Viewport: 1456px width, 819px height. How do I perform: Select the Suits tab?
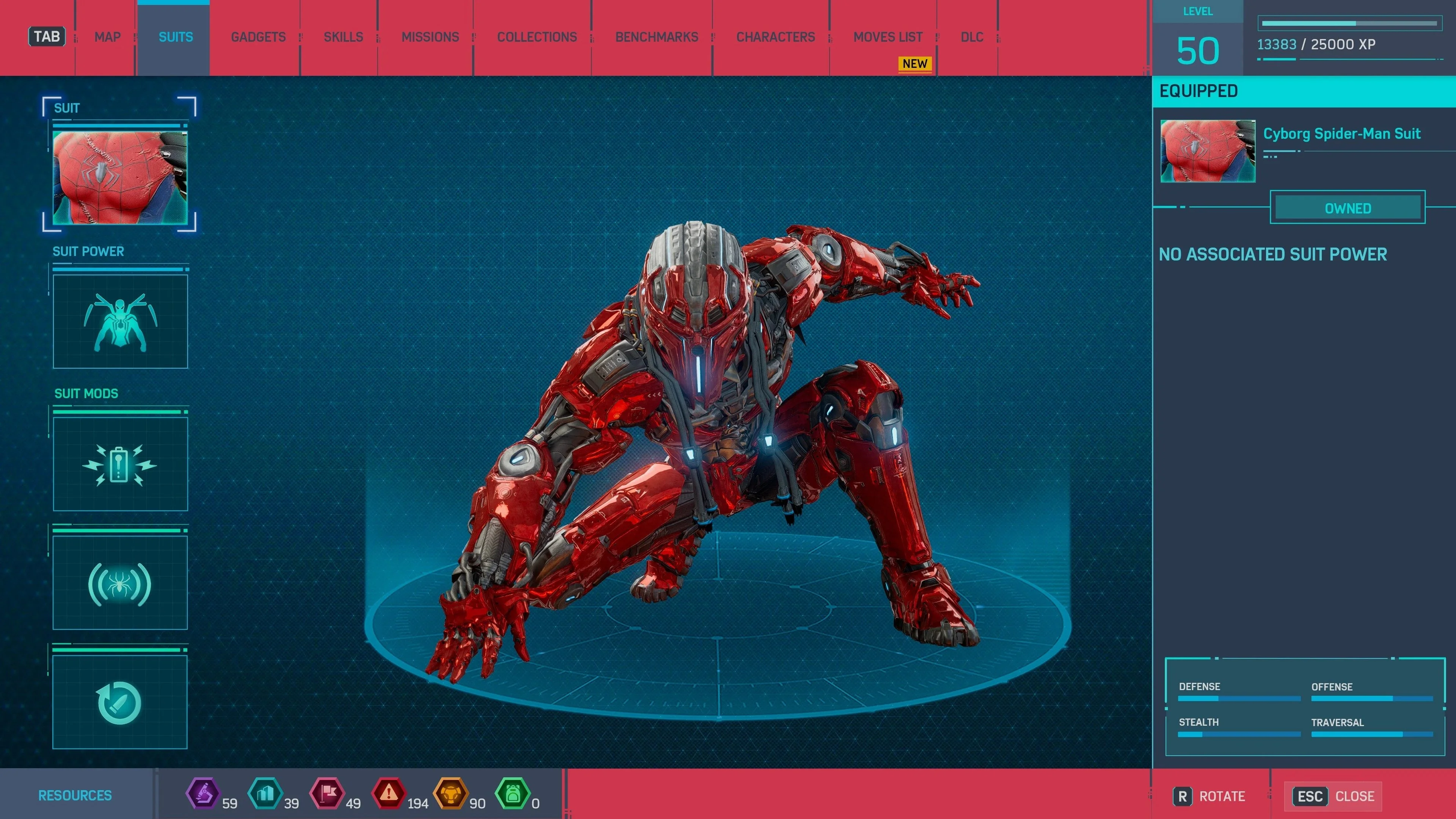[x=176, y=37]
